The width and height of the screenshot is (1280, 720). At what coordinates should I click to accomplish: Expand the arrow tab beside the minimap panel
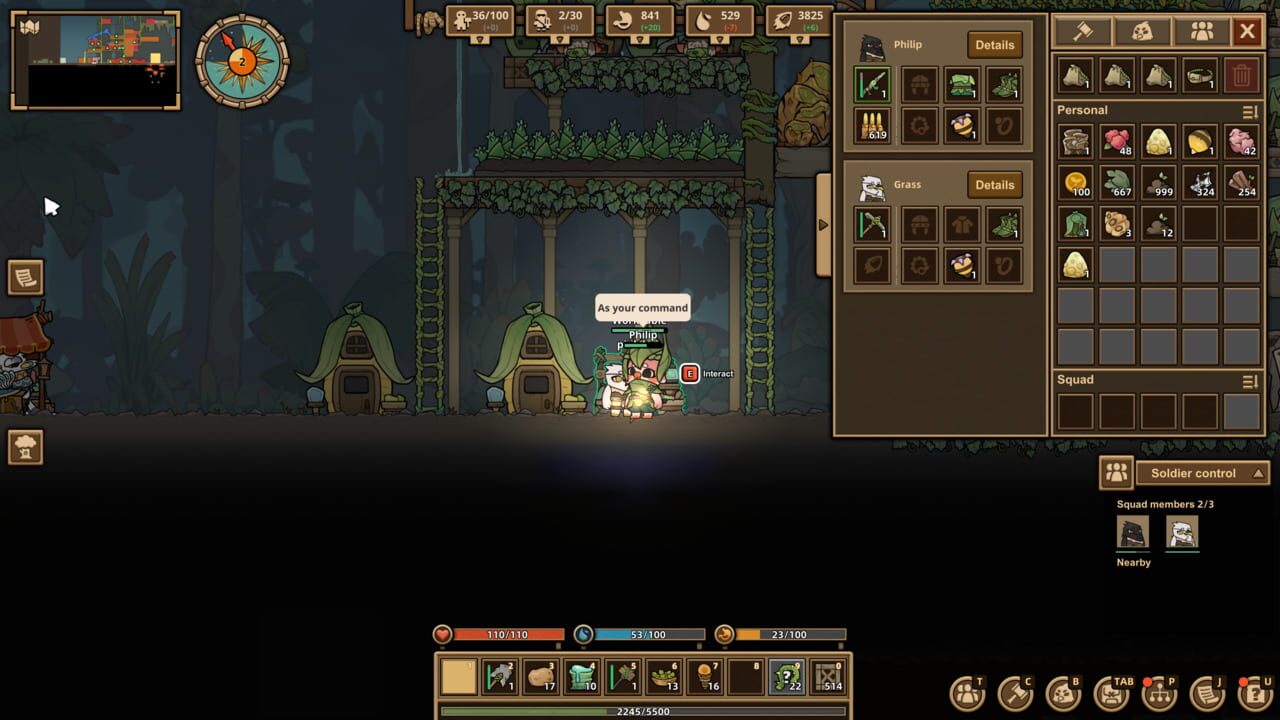pos(822,225)
